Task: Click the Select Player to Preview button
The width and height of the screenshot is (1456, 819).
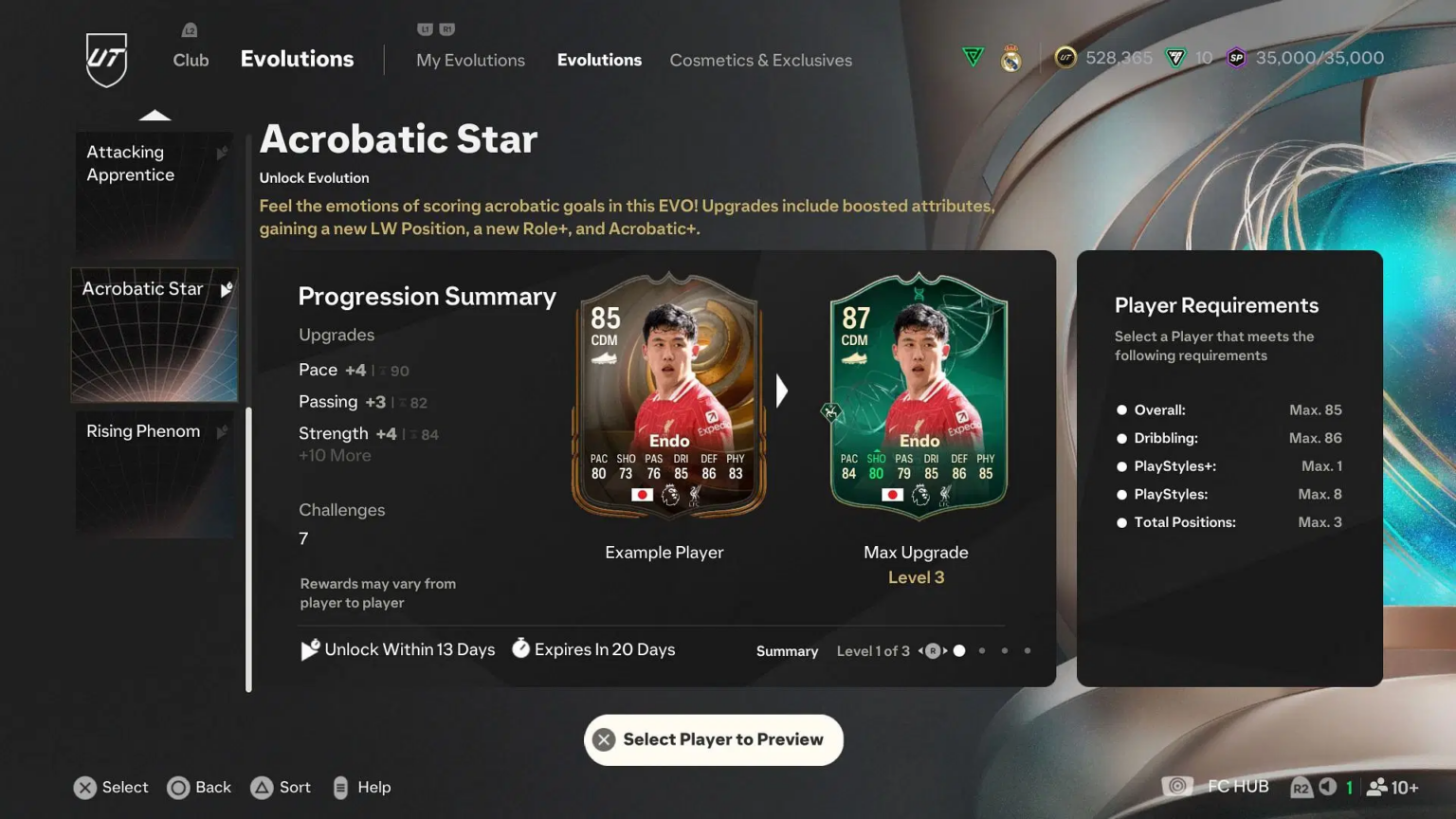Action: [x=713, y=739]
